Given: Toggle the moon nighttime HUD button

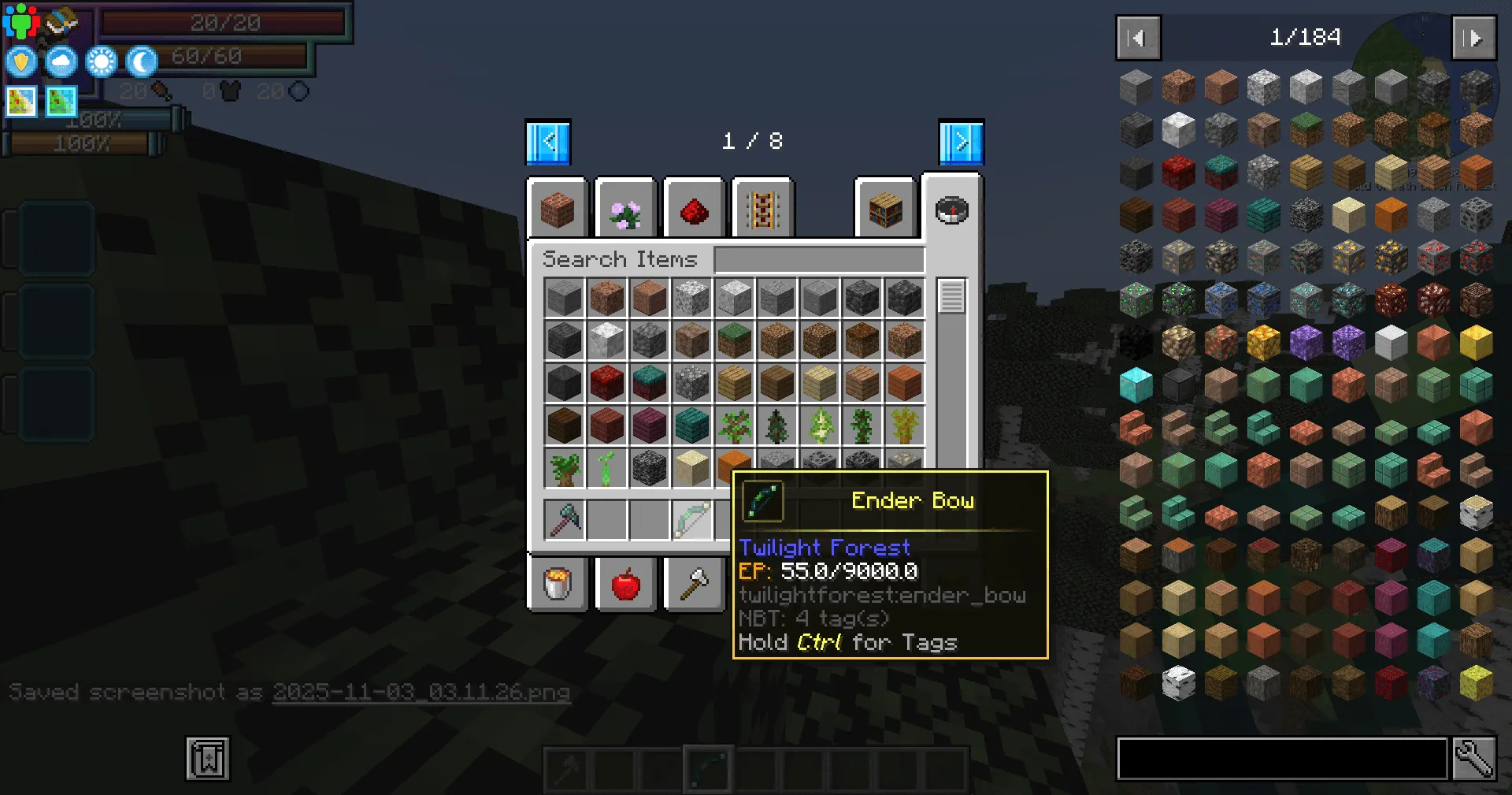Looking at the screenshot, I should tap(141, 61).
